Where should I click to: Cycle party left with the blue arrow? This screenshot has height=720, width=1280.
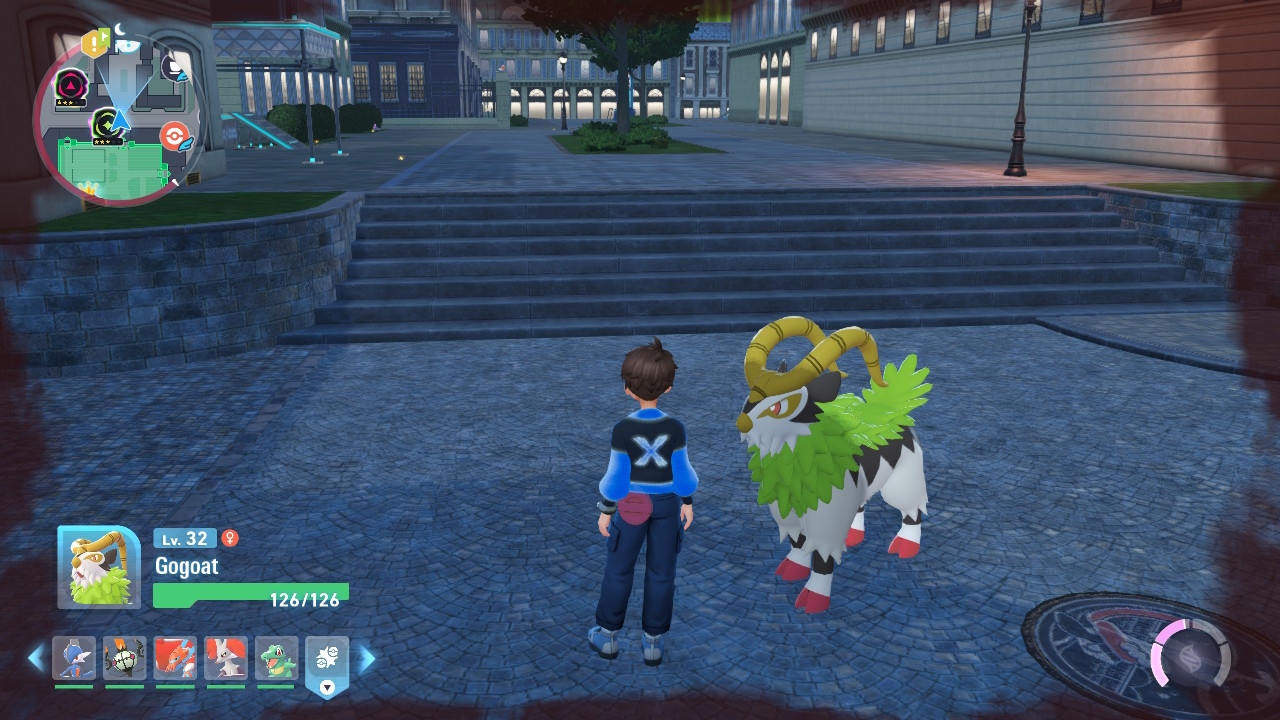click(36, 658)
